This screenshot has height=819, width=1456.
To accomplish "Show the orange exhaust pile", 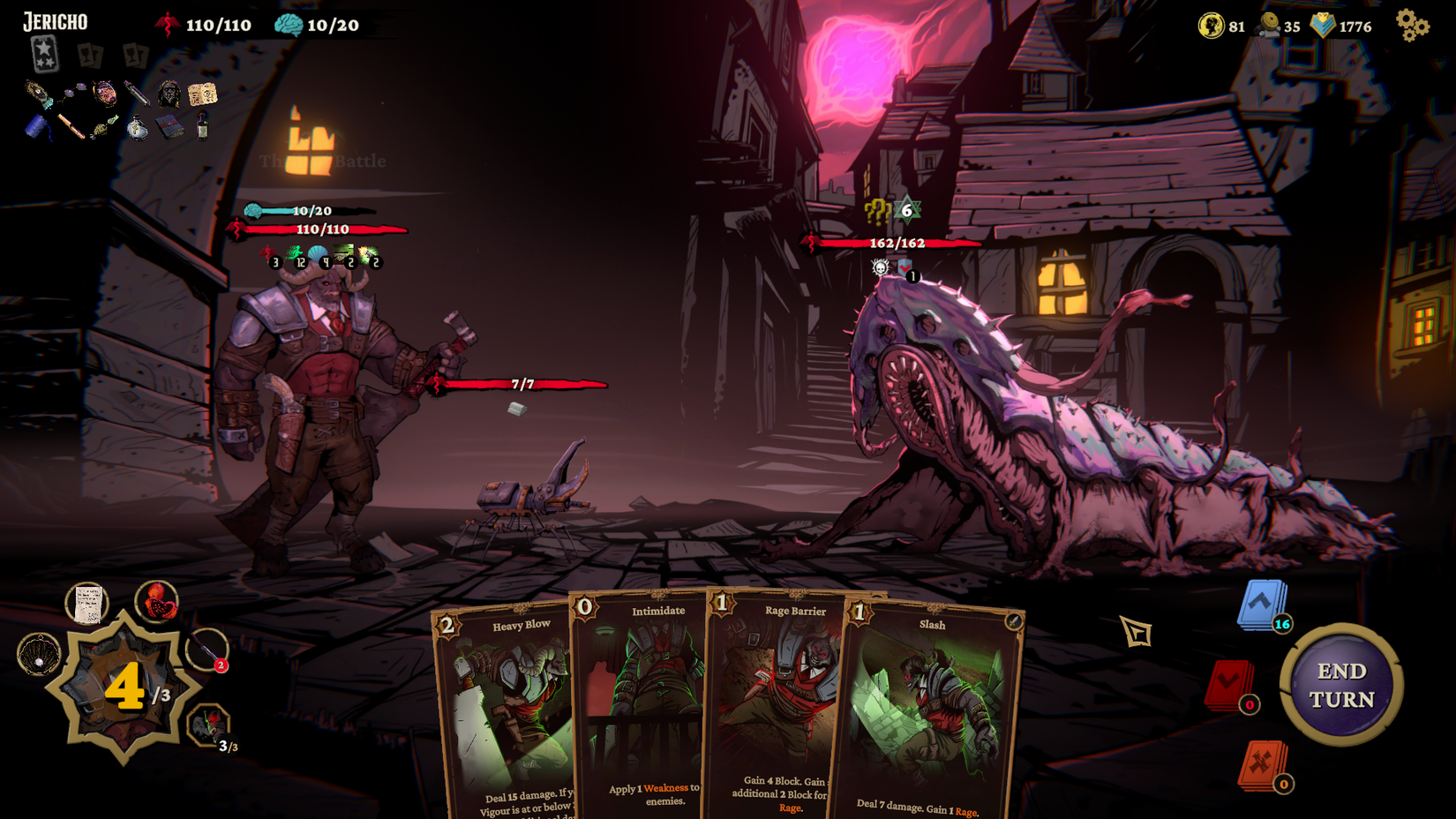I will click(1262, 764).
